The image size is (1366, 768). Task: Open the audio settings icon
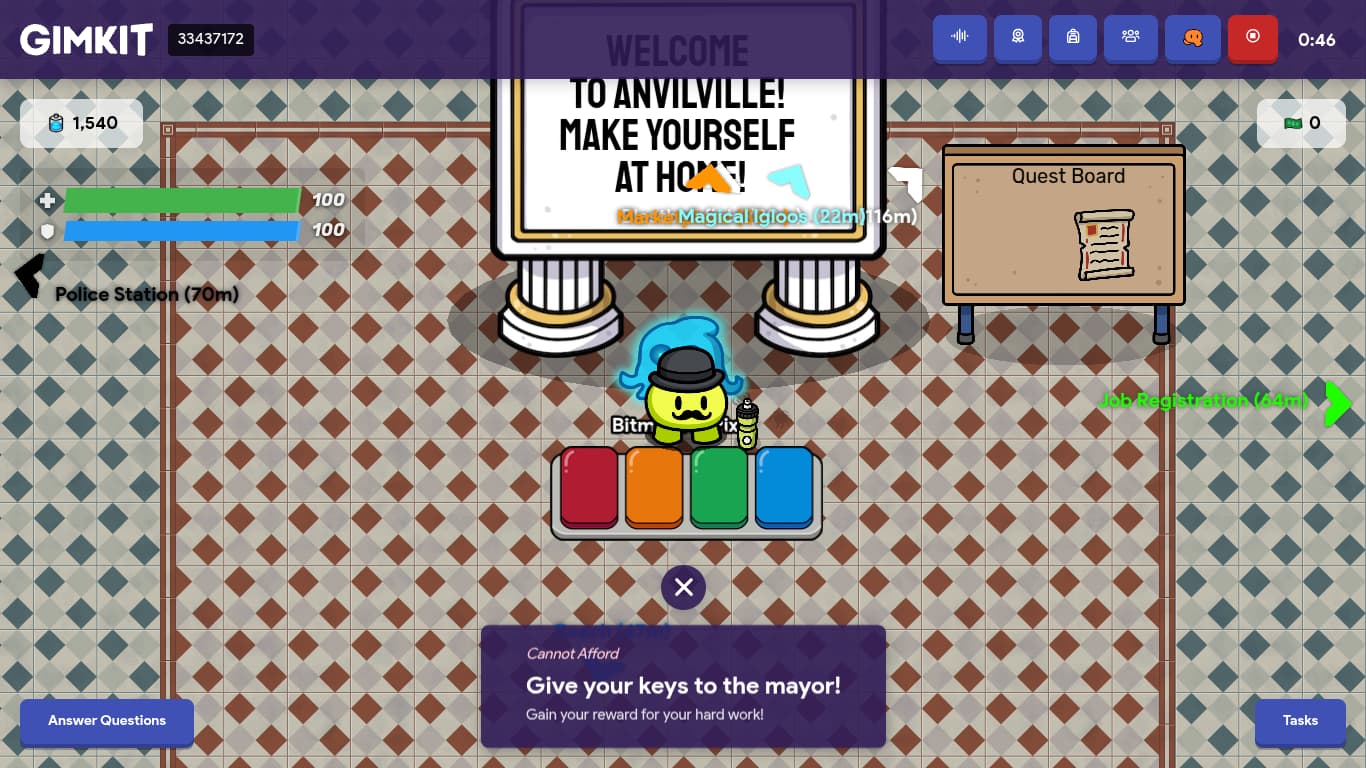(959, 38)
